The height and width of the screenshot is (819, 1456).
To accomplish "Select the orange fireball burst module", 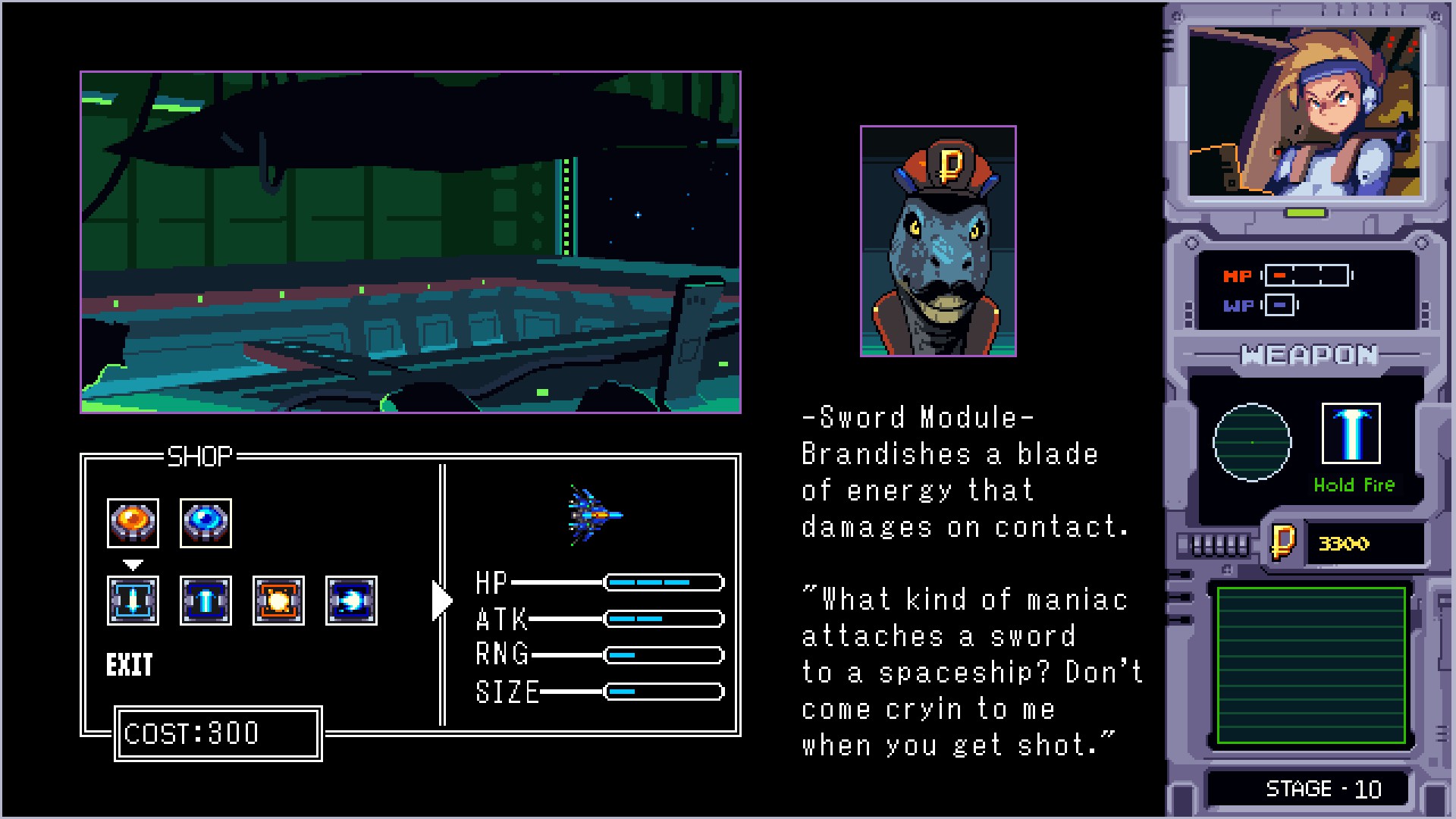I will tap(278, 601).
